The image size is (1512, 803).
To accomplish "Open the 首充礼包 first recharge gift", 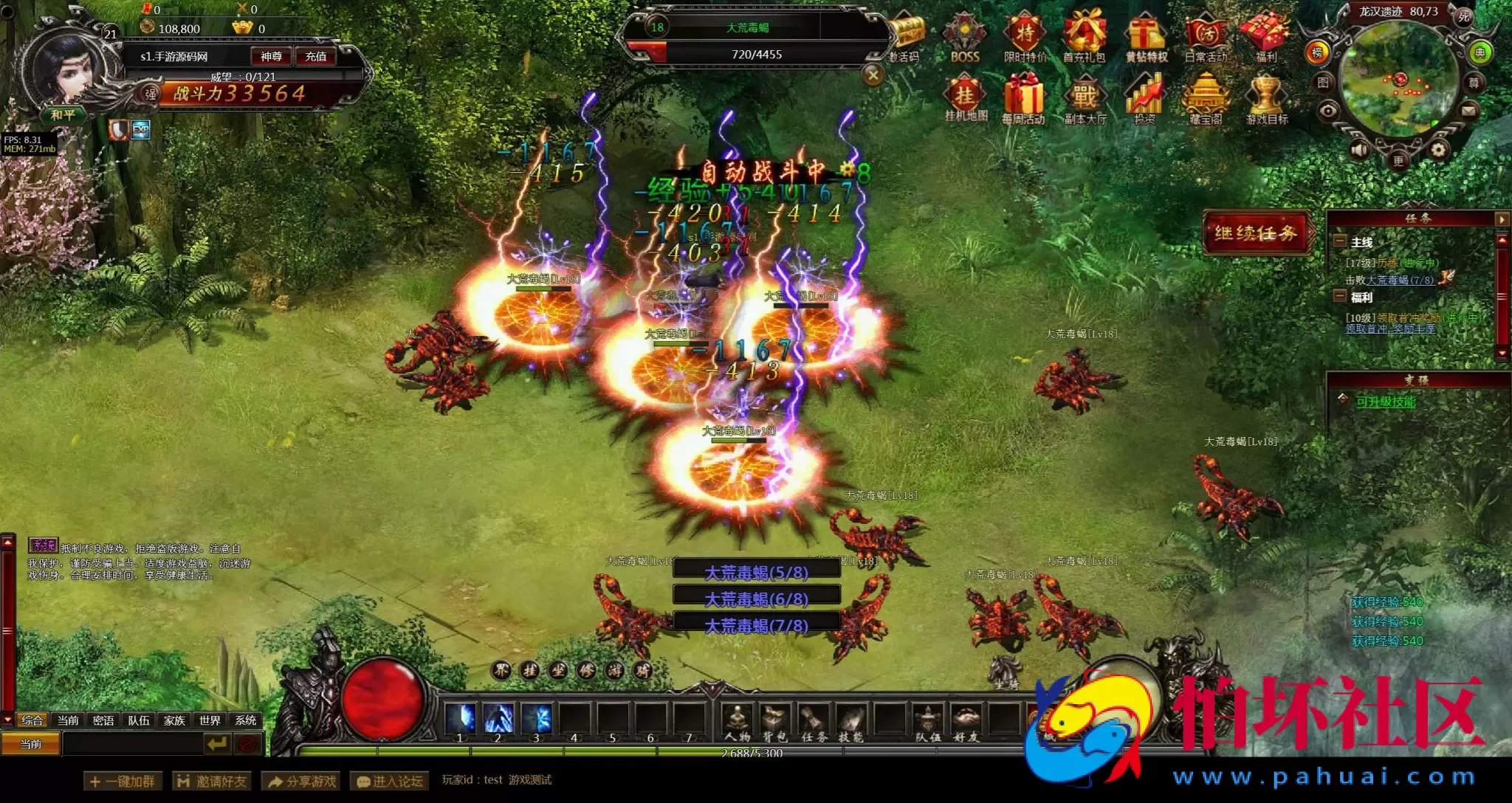I will click(1084, 37).
